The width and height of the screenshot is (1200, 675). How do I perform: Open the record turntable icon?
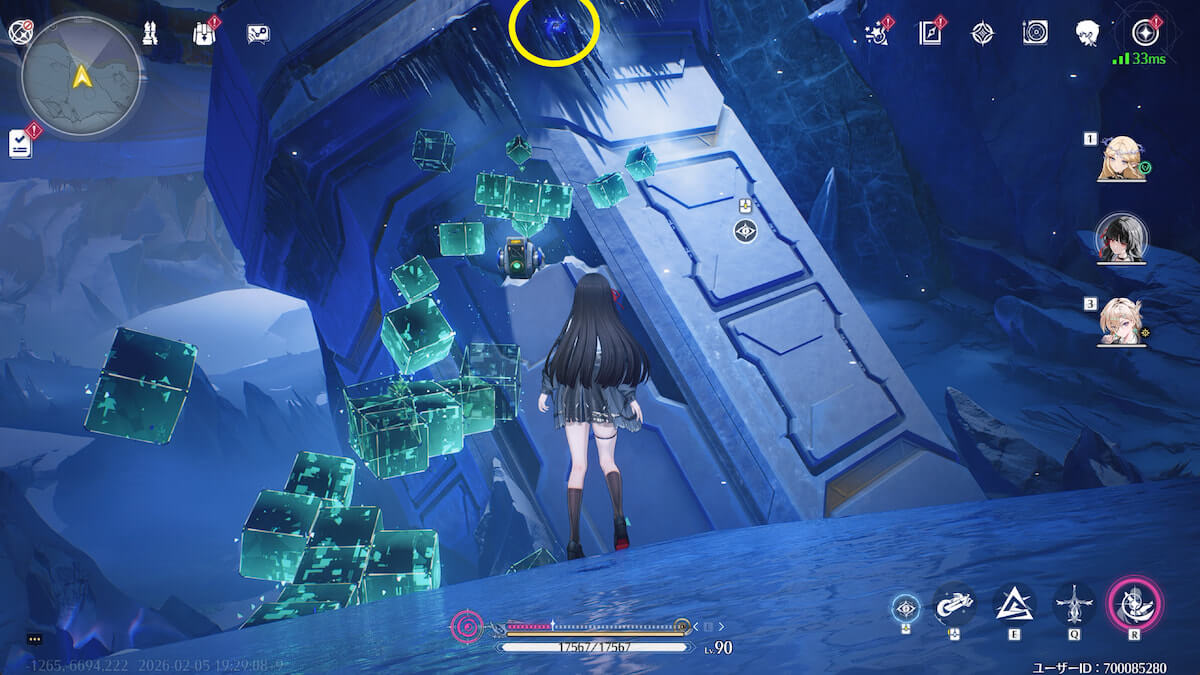tap(1035, 33)
